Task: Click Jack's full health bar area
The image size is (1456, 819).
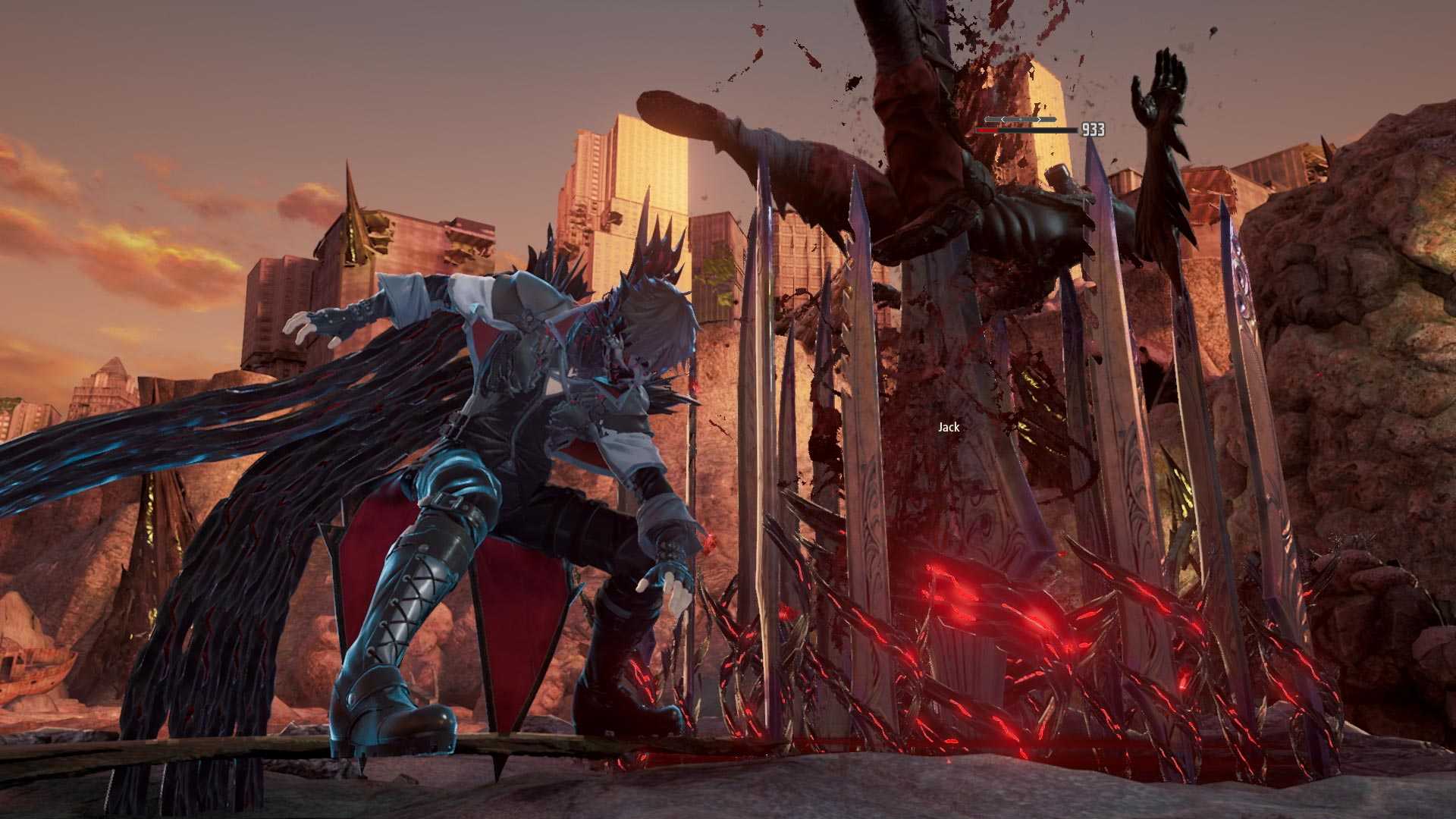Action: point(1028,130)
